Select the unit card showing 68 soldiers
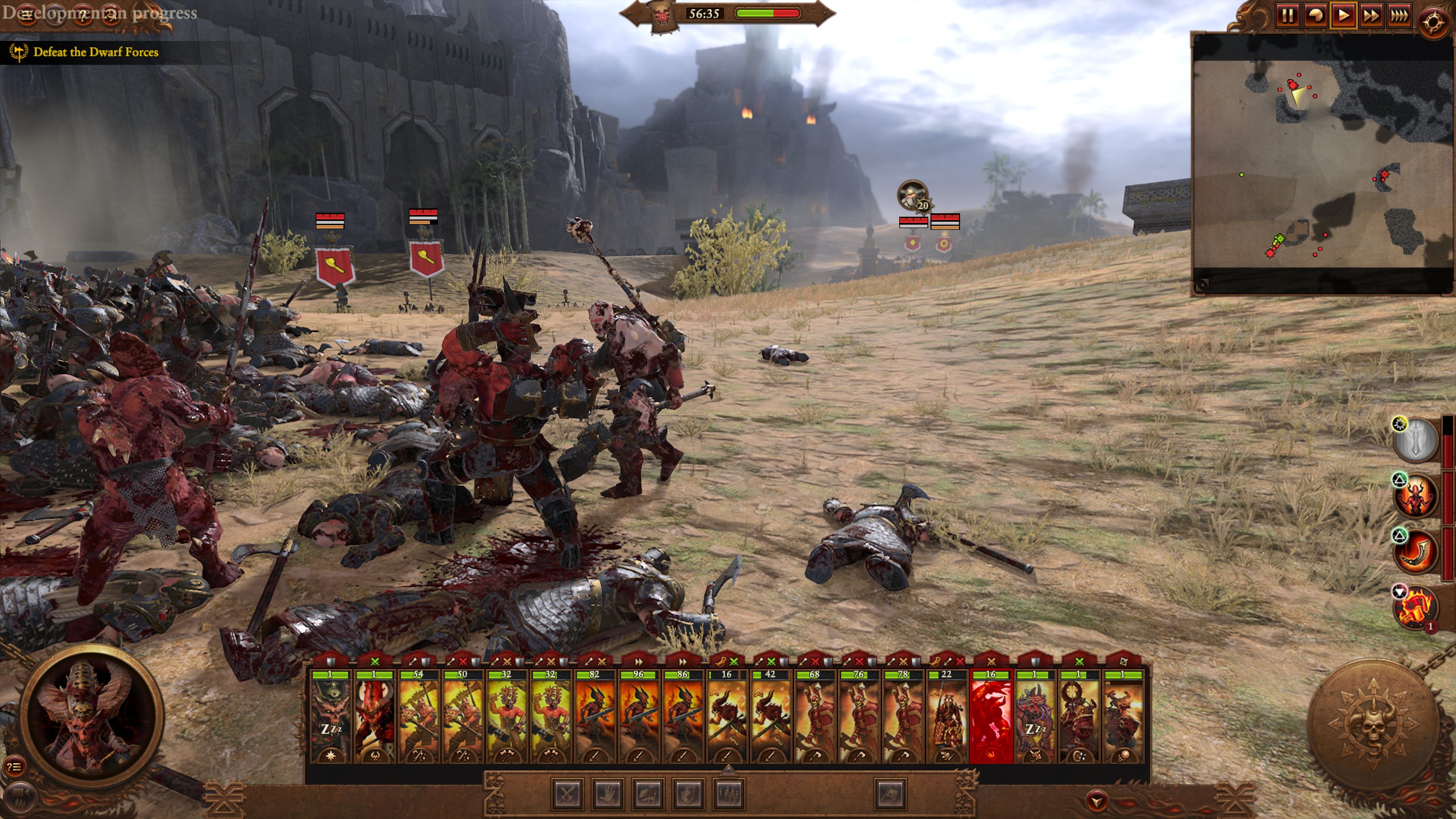The image size is (1456, 819). [x=814, y=717]
